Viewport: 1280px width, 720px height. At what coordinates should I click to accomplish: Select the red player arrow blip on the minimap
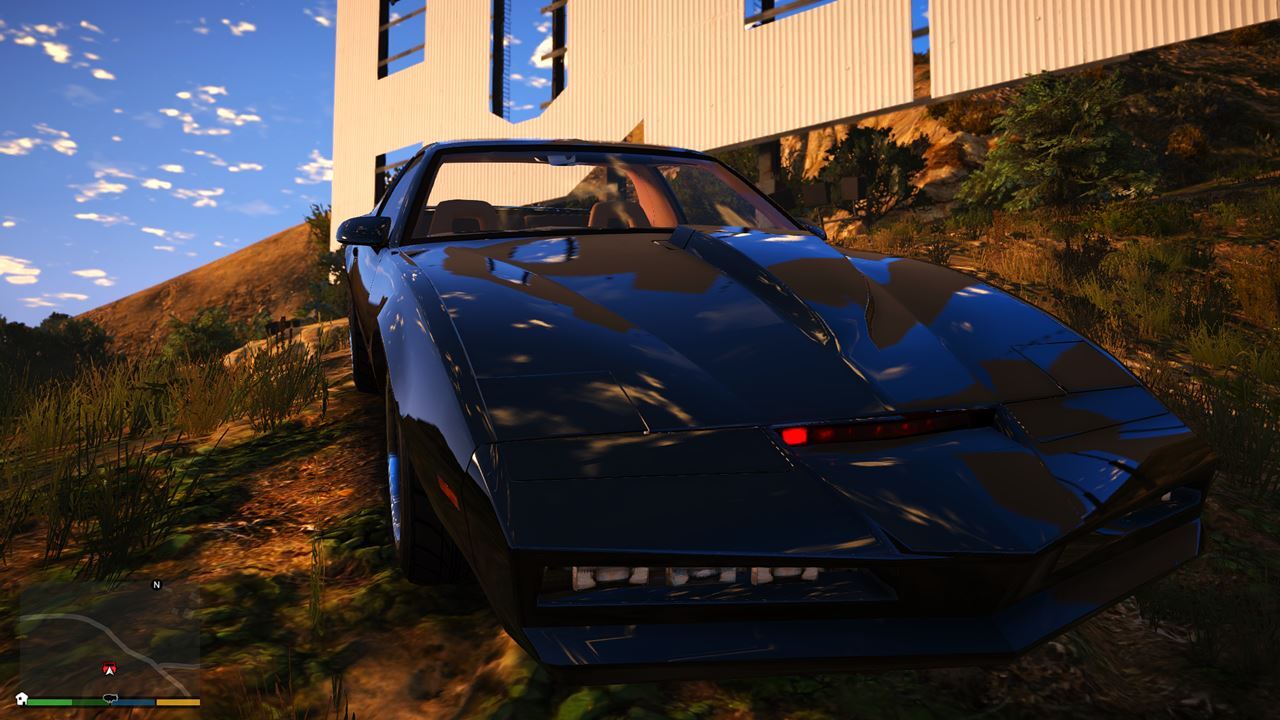pos(109,671)
